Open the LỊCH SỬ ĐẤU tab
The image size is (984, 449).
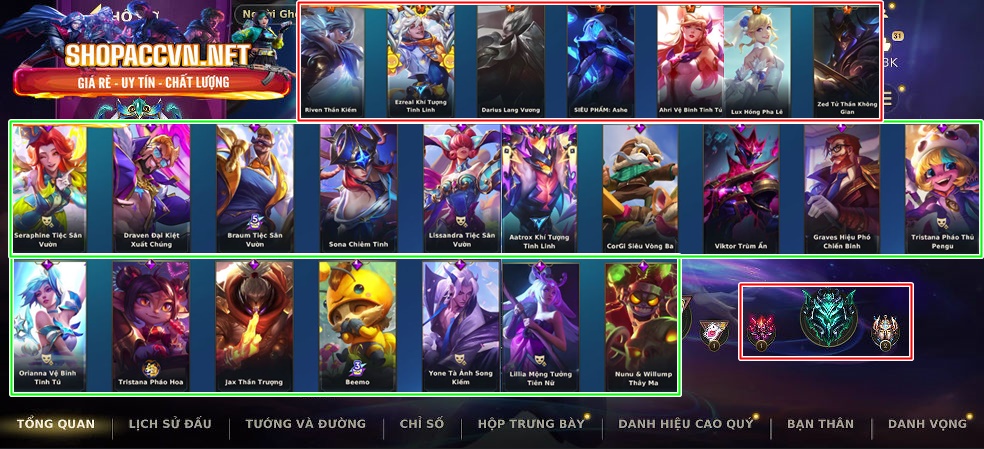pyautogui.click(x=170, y=424)
